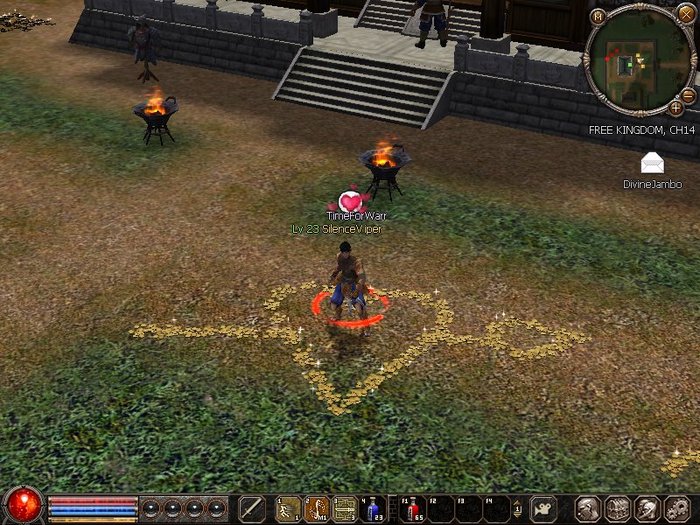Click the red dragon orb emblem

pyautogui.click(x=22, y=505)
